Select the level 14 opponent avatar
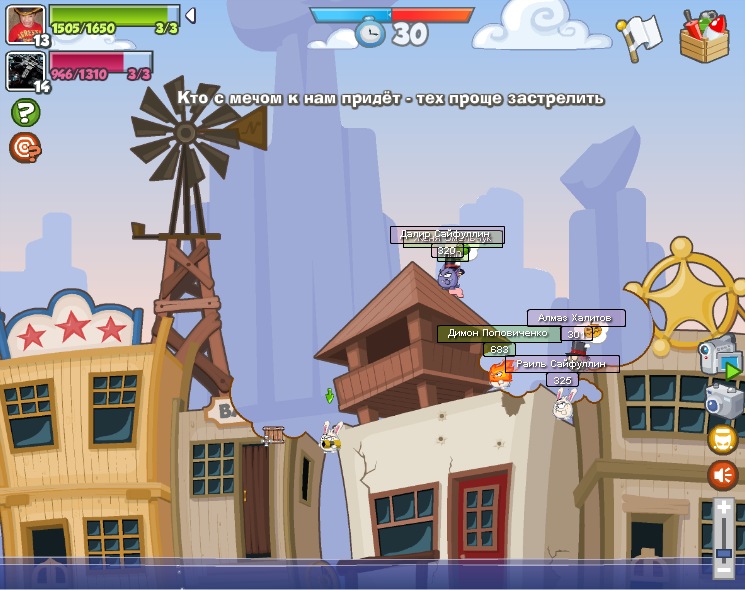The width and height of the screenshot is (745, 590). point(24,70)
